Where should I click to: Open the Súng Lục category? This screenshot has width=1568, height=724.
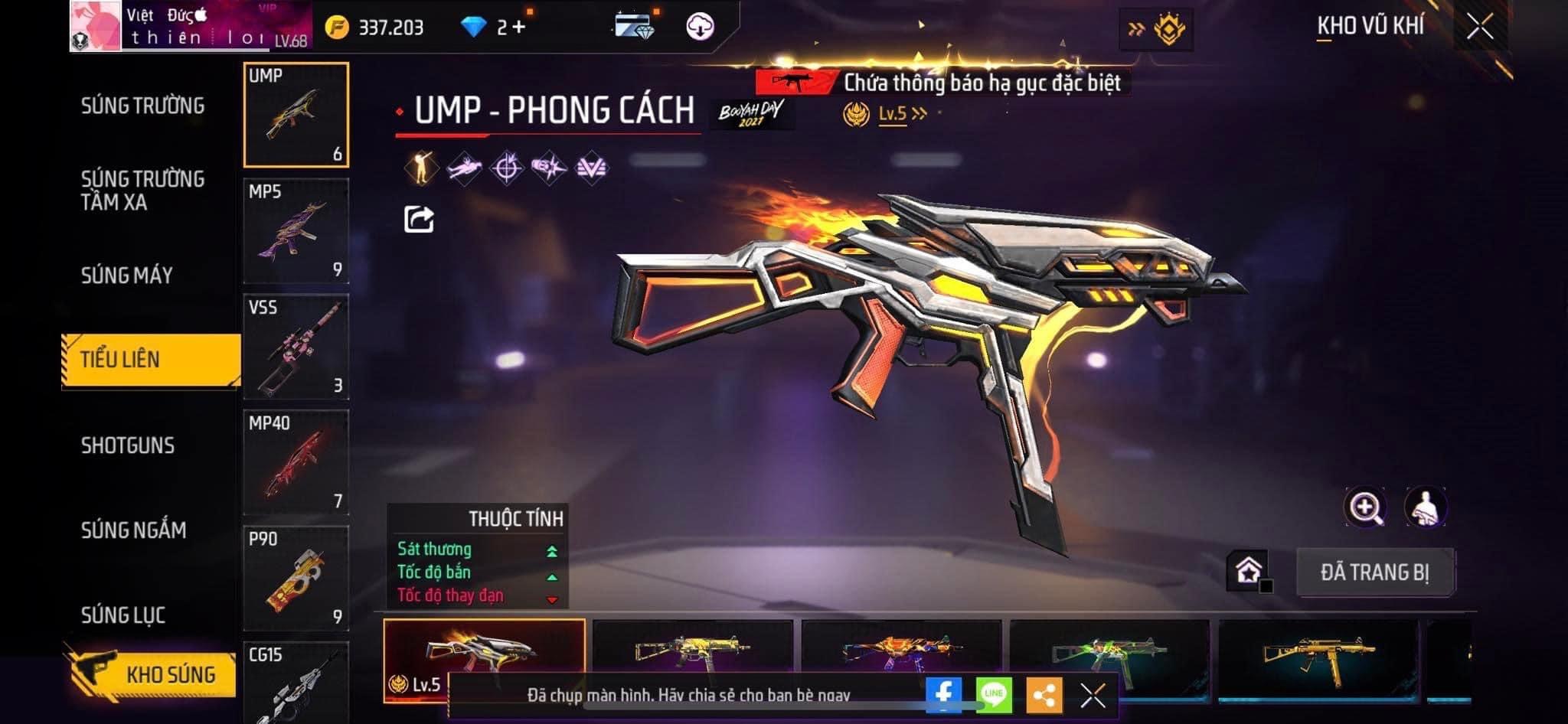[x=123, y=615]
